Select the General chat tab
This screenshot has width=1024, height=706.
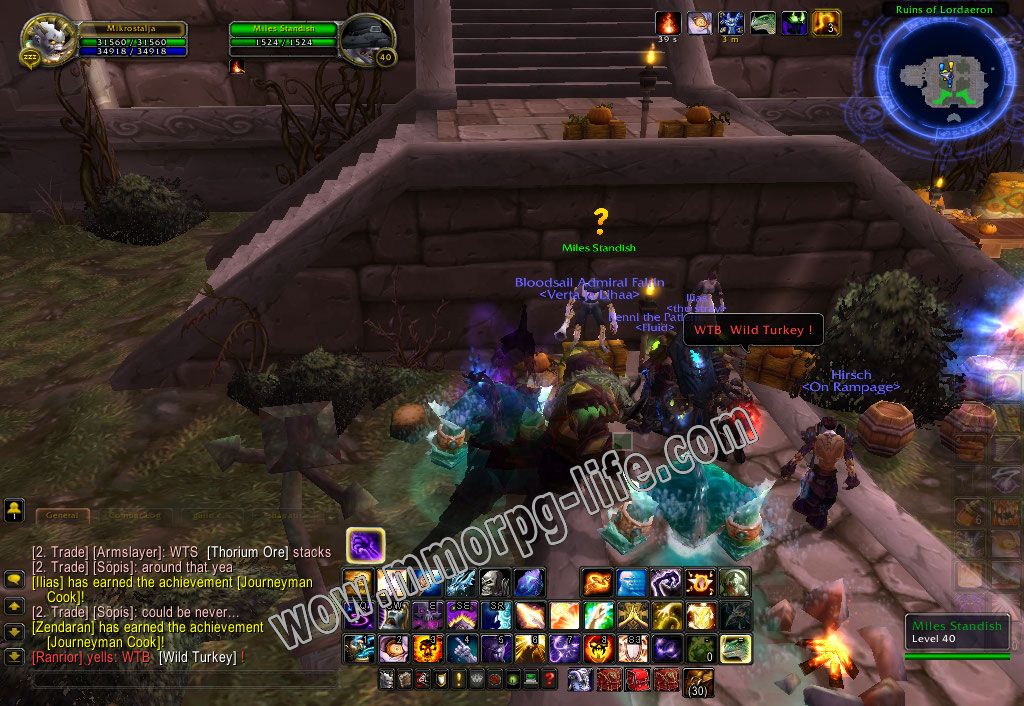coord(62,515)
